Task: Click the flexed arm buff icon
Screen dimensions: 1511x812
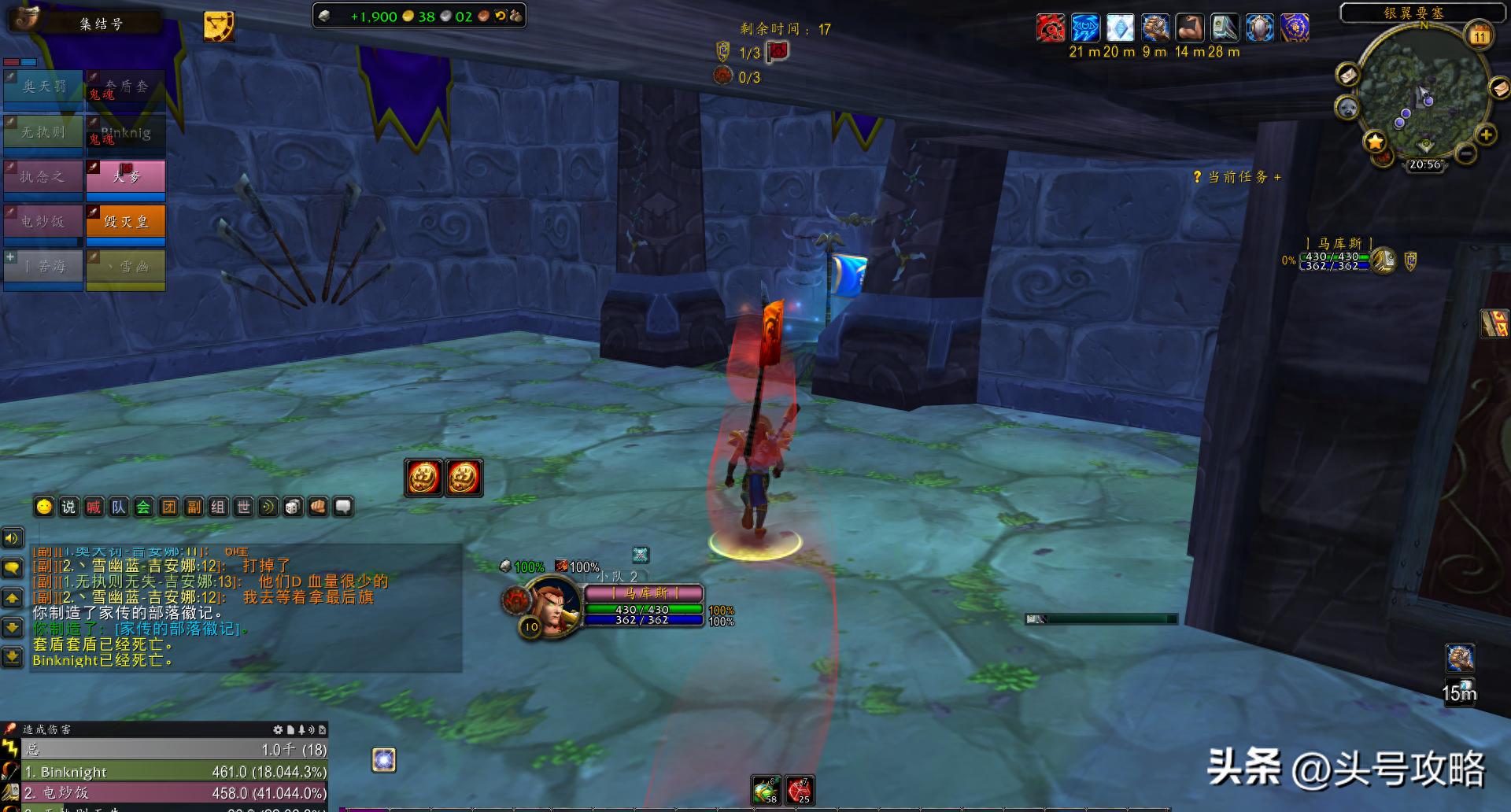Action: [x=1190, y=28]
